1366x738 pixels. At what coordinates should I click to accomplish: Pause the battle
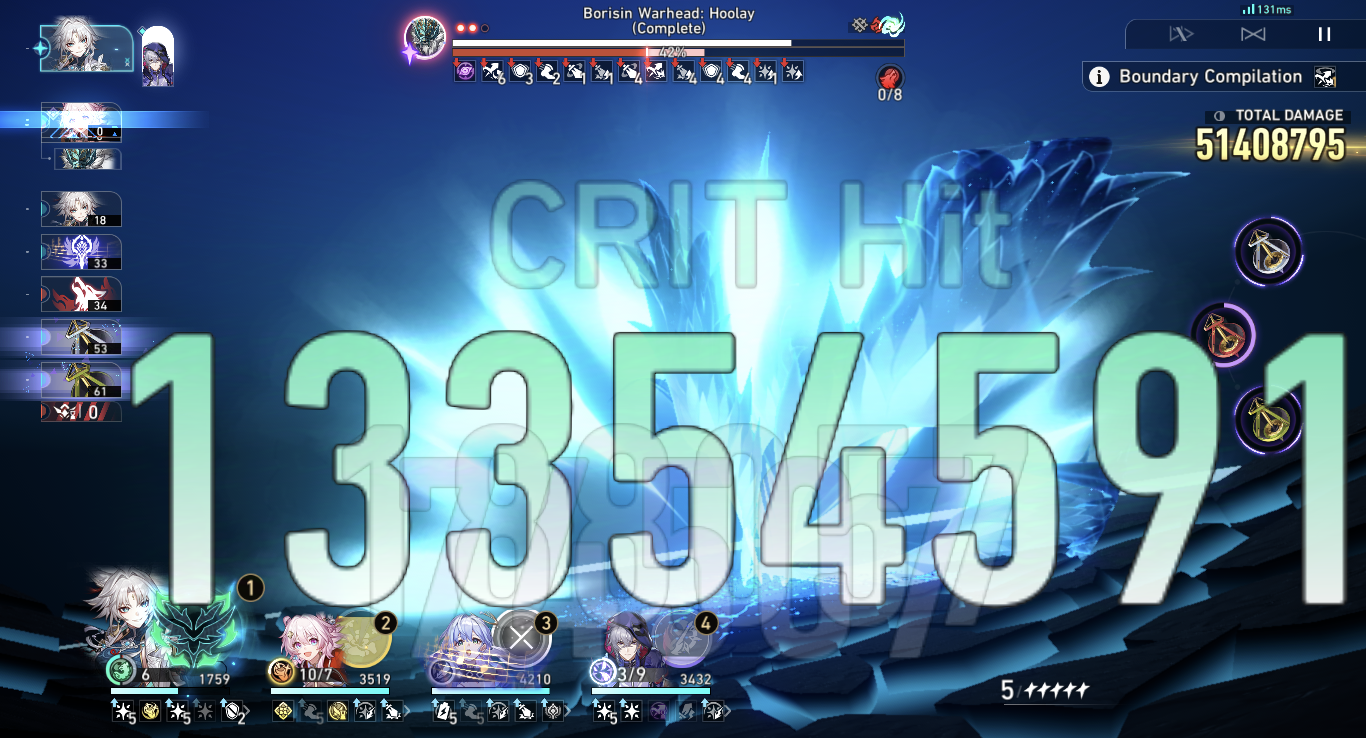tap(1324, 34)
